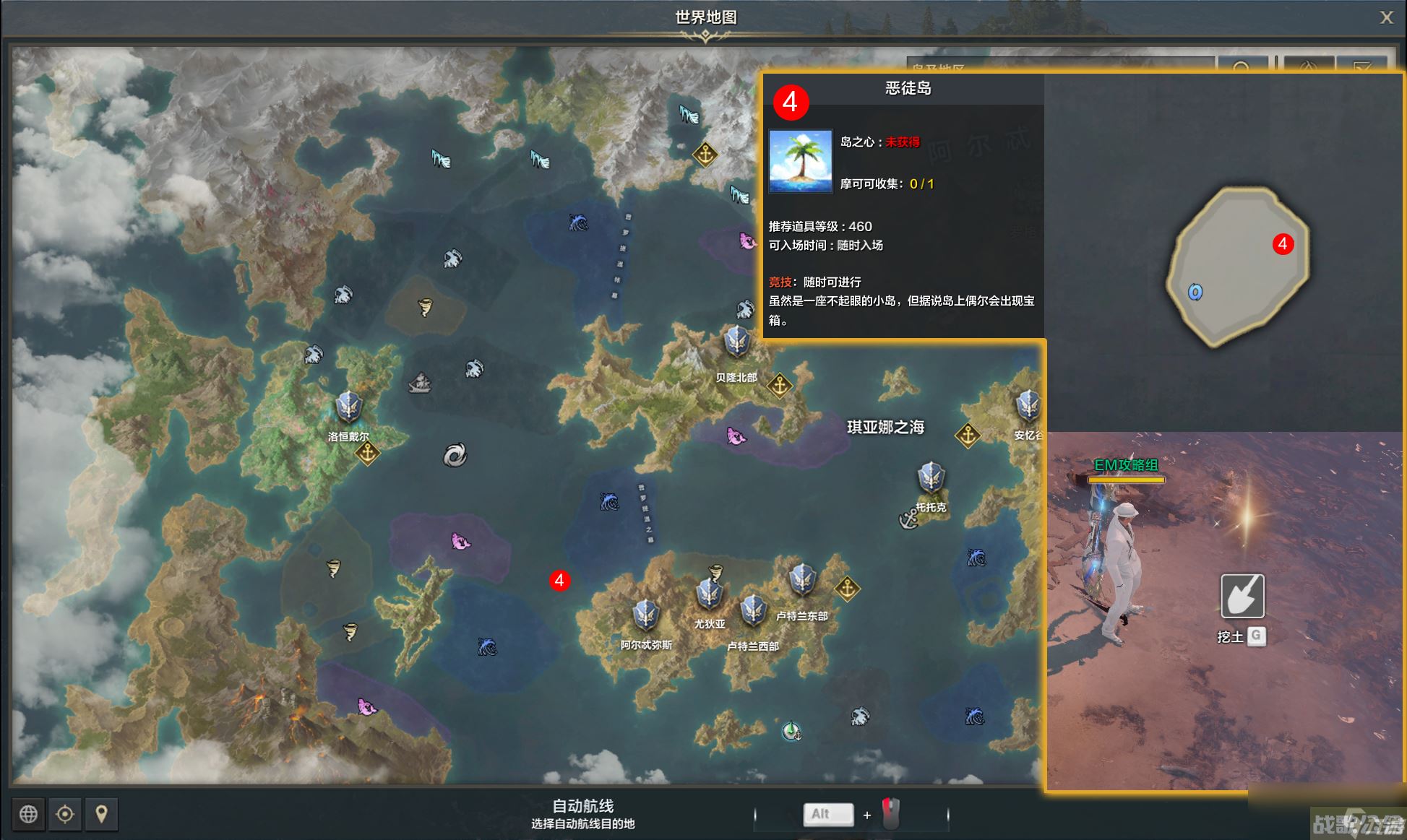Select the 贝隆北部 continent shield marker

pyautogui.click(x=736, y=342)
